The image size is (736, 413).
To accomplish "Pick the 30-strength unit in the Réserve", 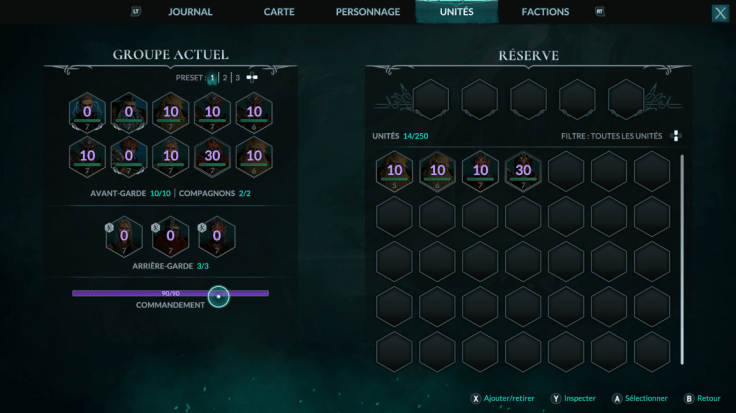I will click(523, 171).
